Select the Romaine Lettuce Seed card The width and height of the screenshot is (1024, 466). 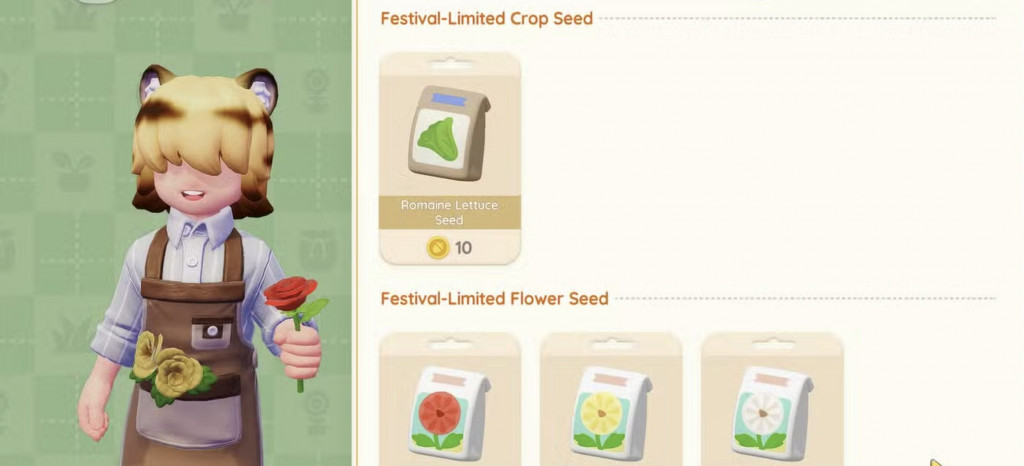click(x=450, y=158)
